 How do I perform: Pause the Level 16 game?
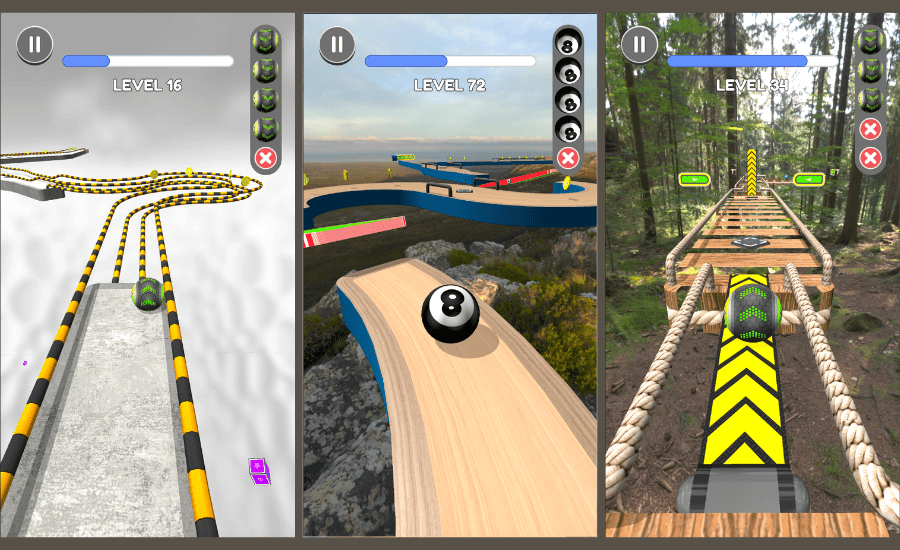tap(35, 44)
